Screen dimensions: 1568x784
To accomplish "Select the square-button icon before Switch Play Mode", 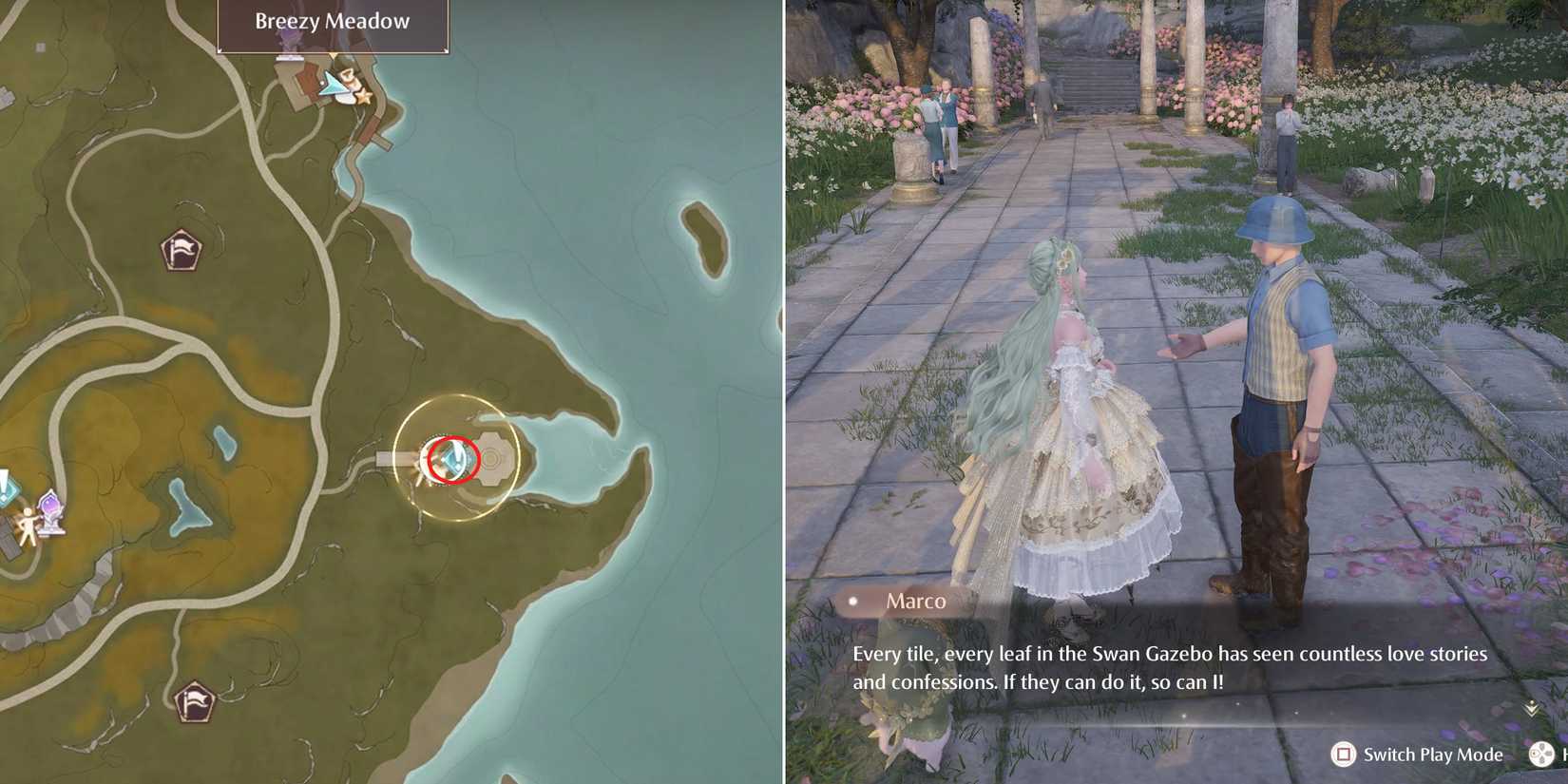I will pyautogui.click(x=1344, y=755).
